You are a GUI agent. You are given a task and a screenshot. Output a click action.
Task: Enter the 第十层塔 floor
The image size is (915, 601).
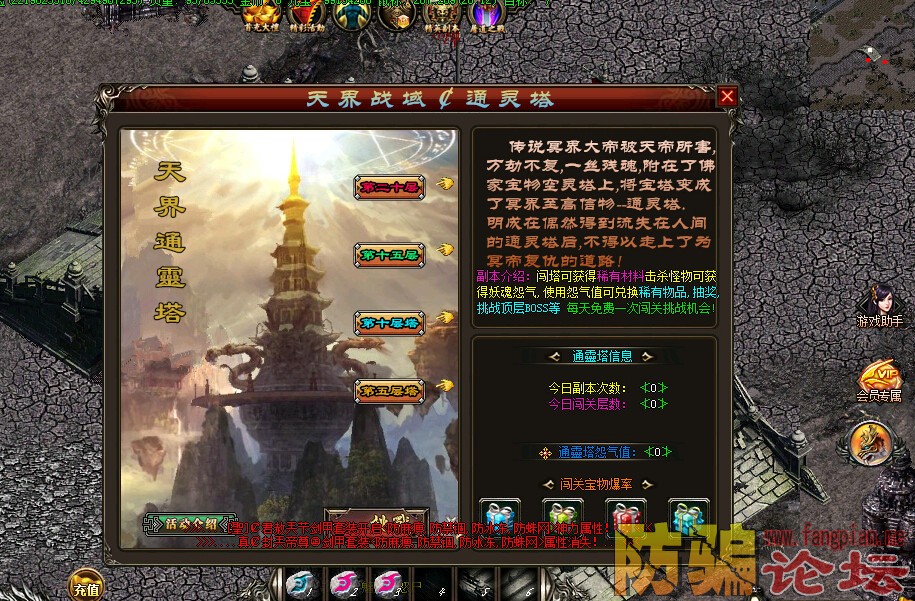click(390, 323)
